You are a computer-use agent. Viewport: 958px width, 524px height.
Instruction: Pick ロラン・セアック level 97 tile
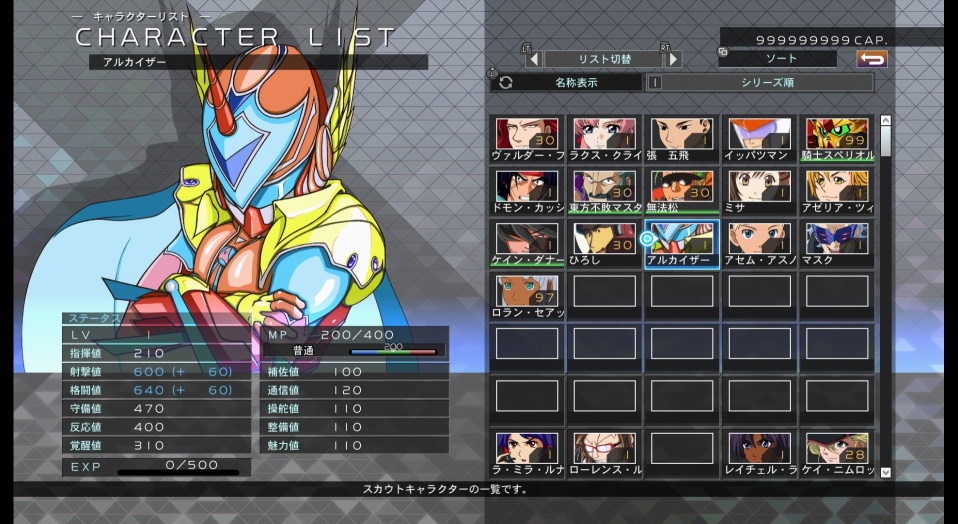coord(527,296)
